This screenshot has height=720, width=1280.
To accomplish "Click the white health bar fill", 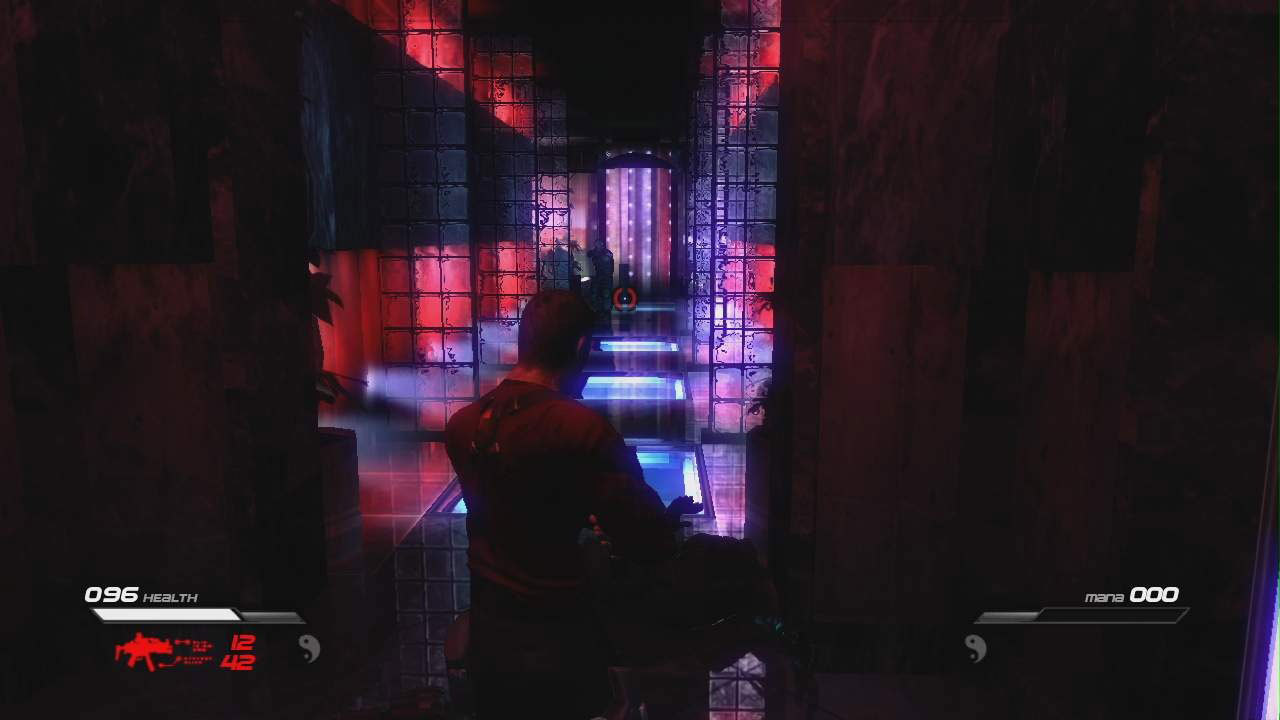I will click(x=165, y=612).
